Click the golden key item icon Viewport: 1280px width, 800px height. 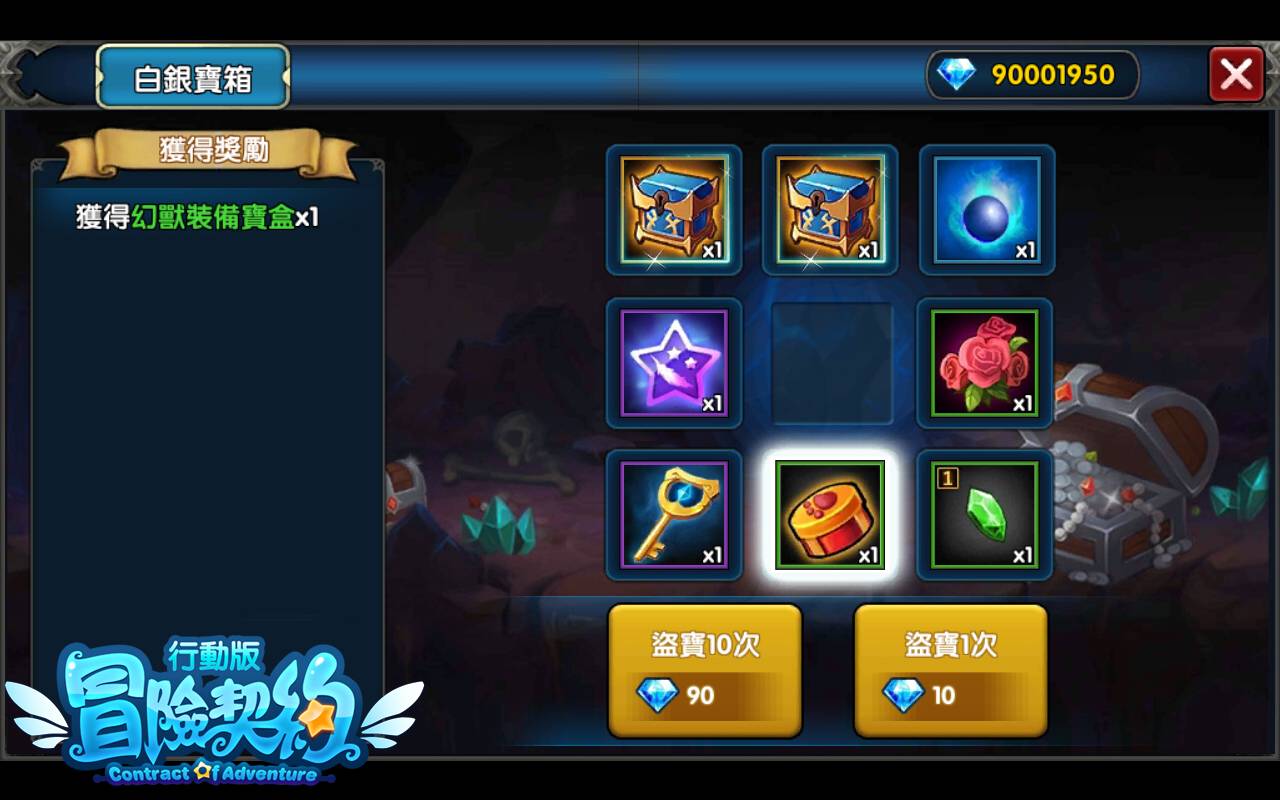click(675, 515)
